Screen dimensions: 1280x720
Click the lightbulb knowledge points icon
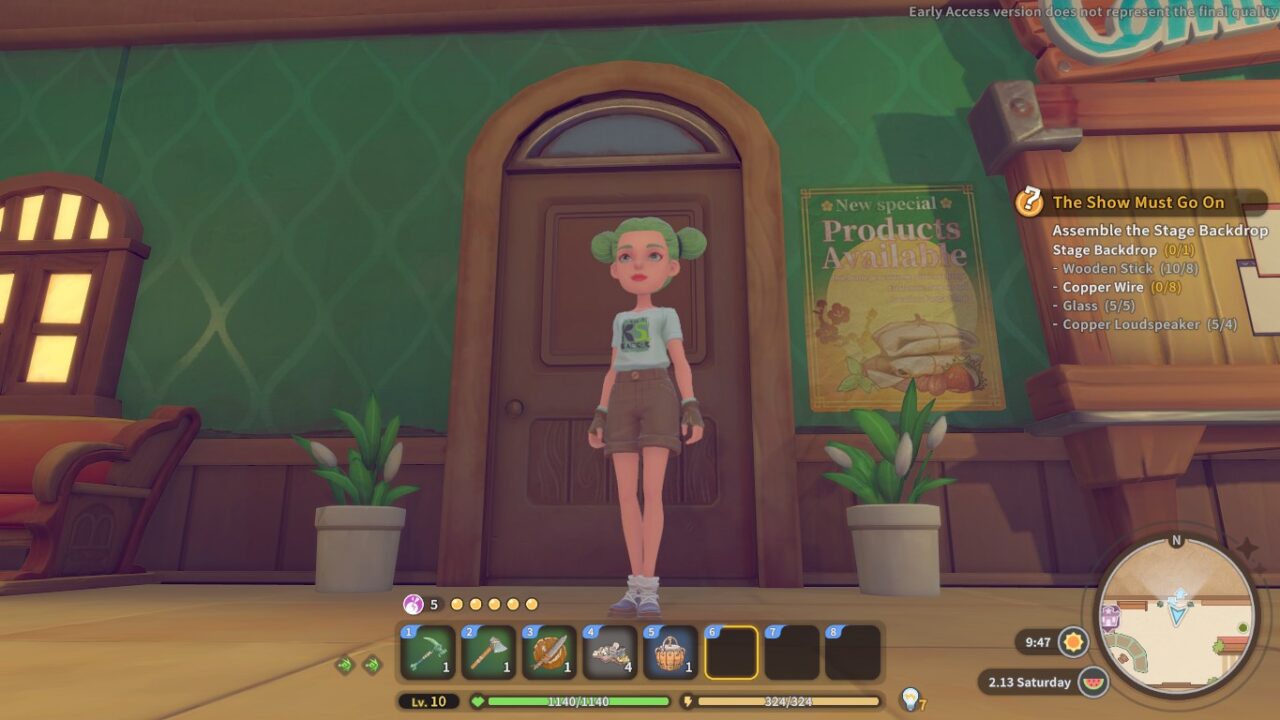pos(909,698)
